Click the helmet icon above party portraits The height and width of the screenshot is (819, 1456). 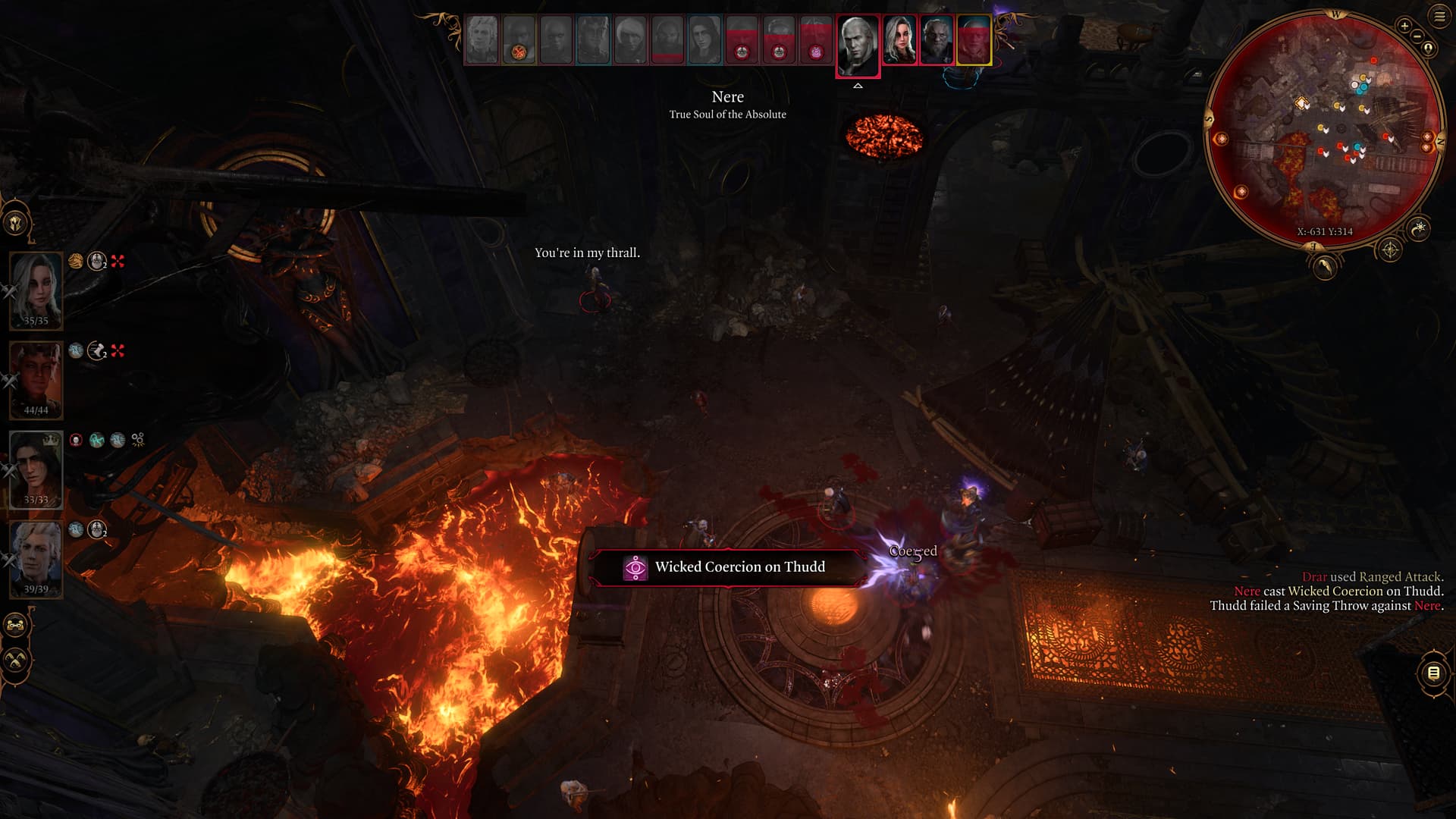[x=16, y=223]
